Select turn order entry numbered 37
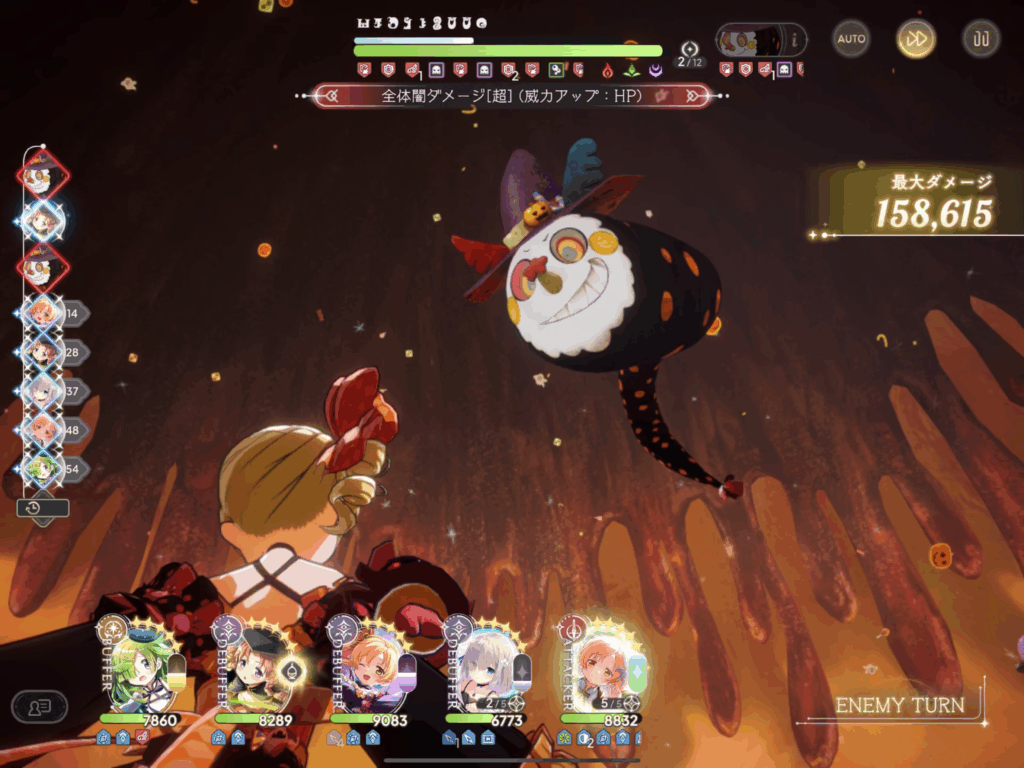 click(x=44, y=391)
